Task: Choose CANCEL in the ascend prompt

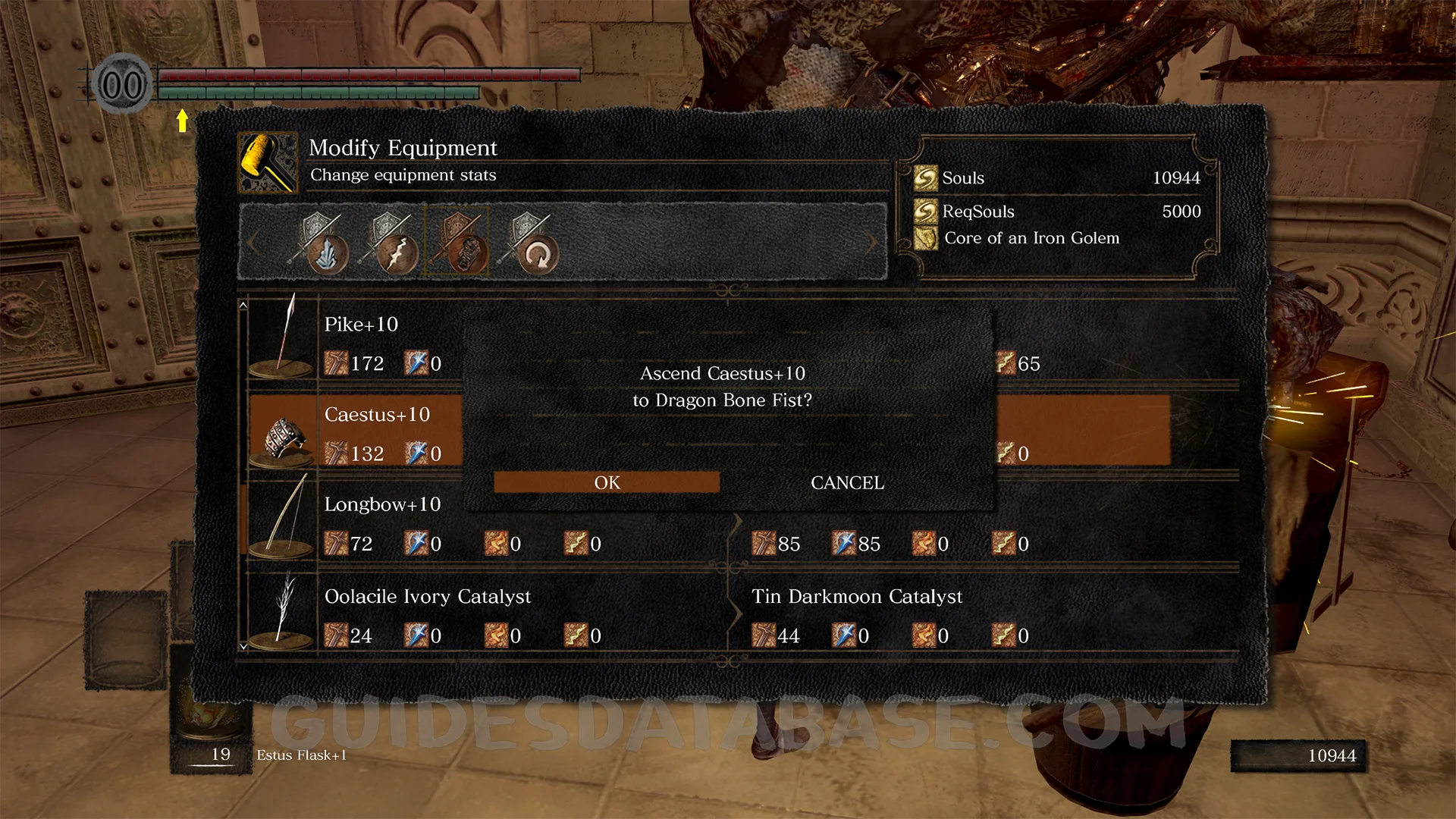Action: pos(847,482)
